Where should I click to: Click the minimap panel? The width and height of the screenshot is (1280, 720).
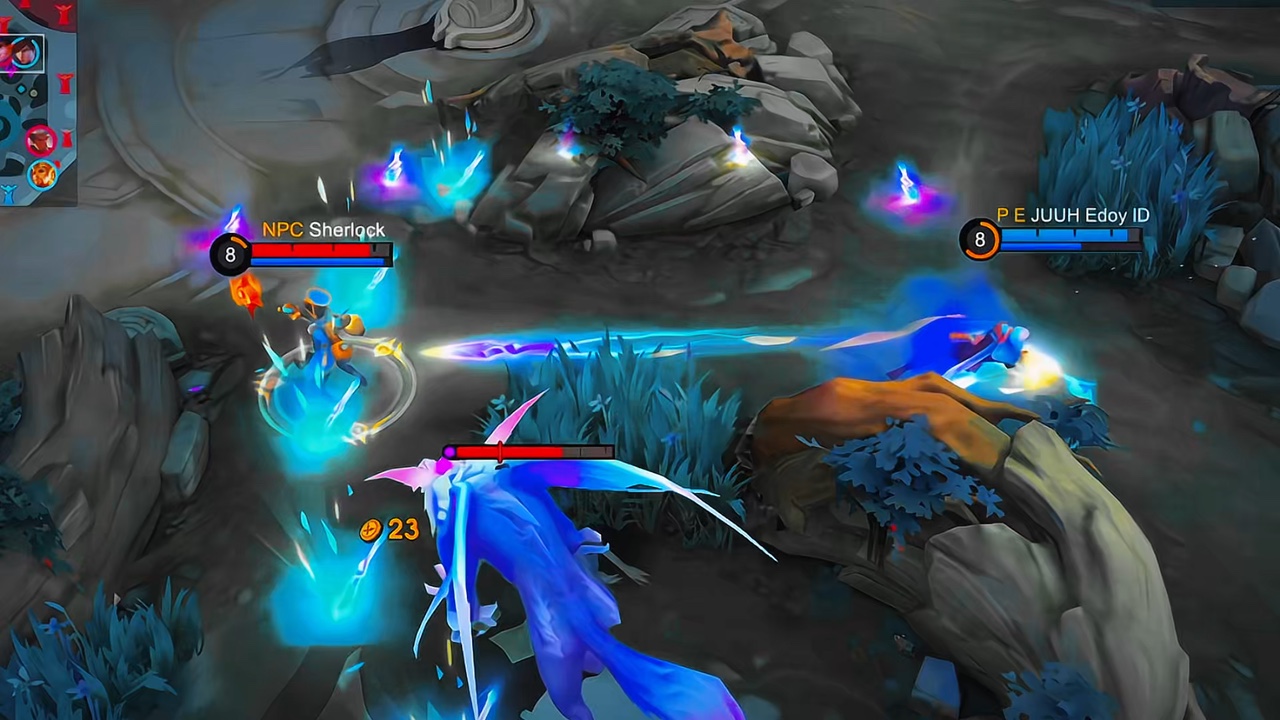[38, 100]
